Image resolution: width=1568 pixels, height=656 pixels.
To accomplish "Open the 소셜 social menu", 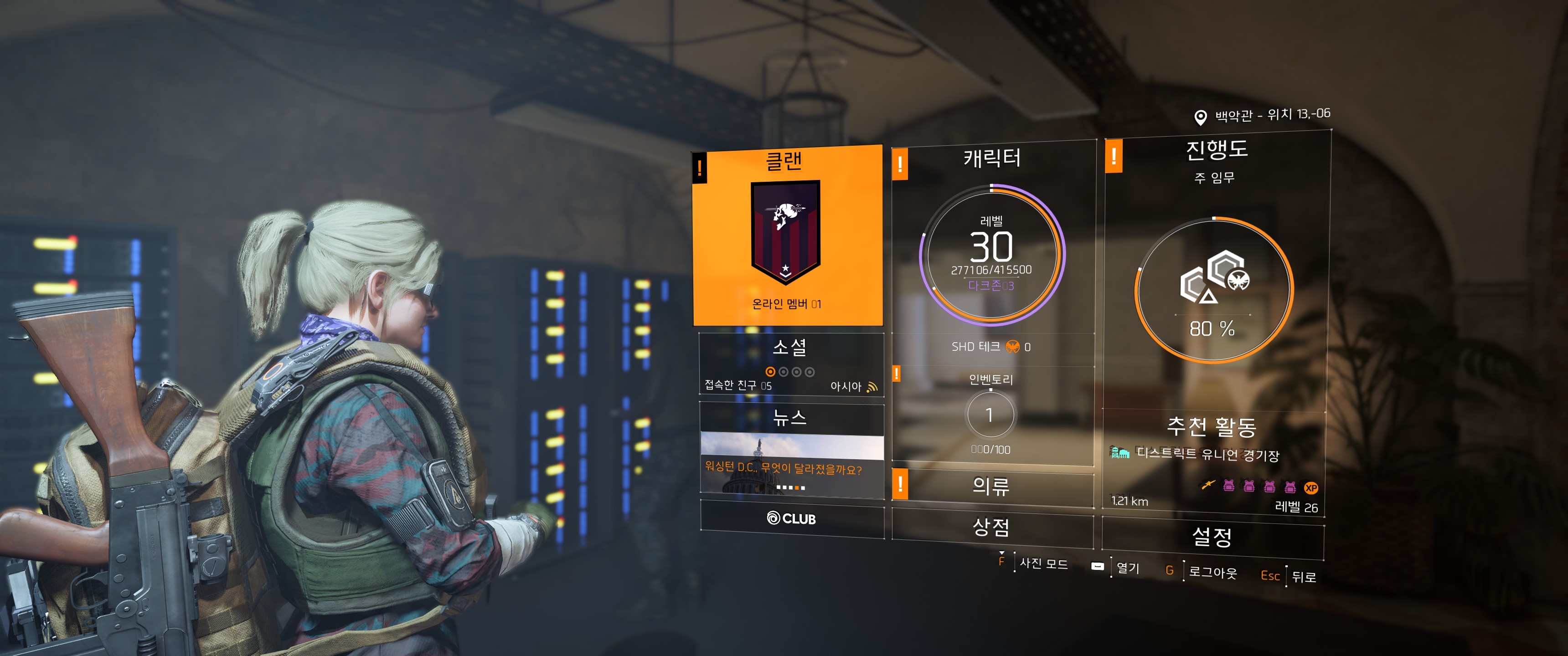I will tap(791, 364).
